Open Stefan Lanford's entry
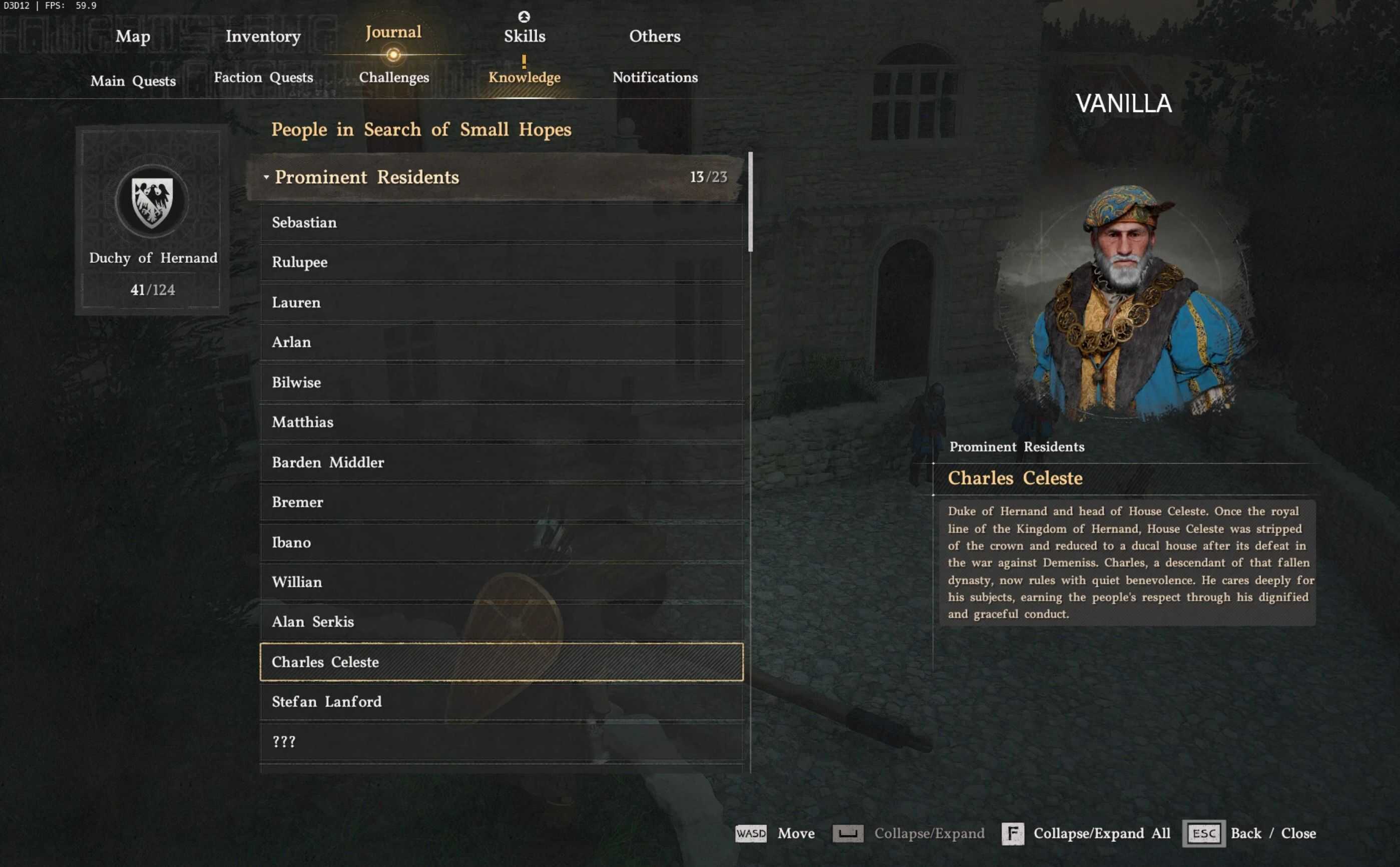This screenshot has height=867, width=1400. (502, 701)
